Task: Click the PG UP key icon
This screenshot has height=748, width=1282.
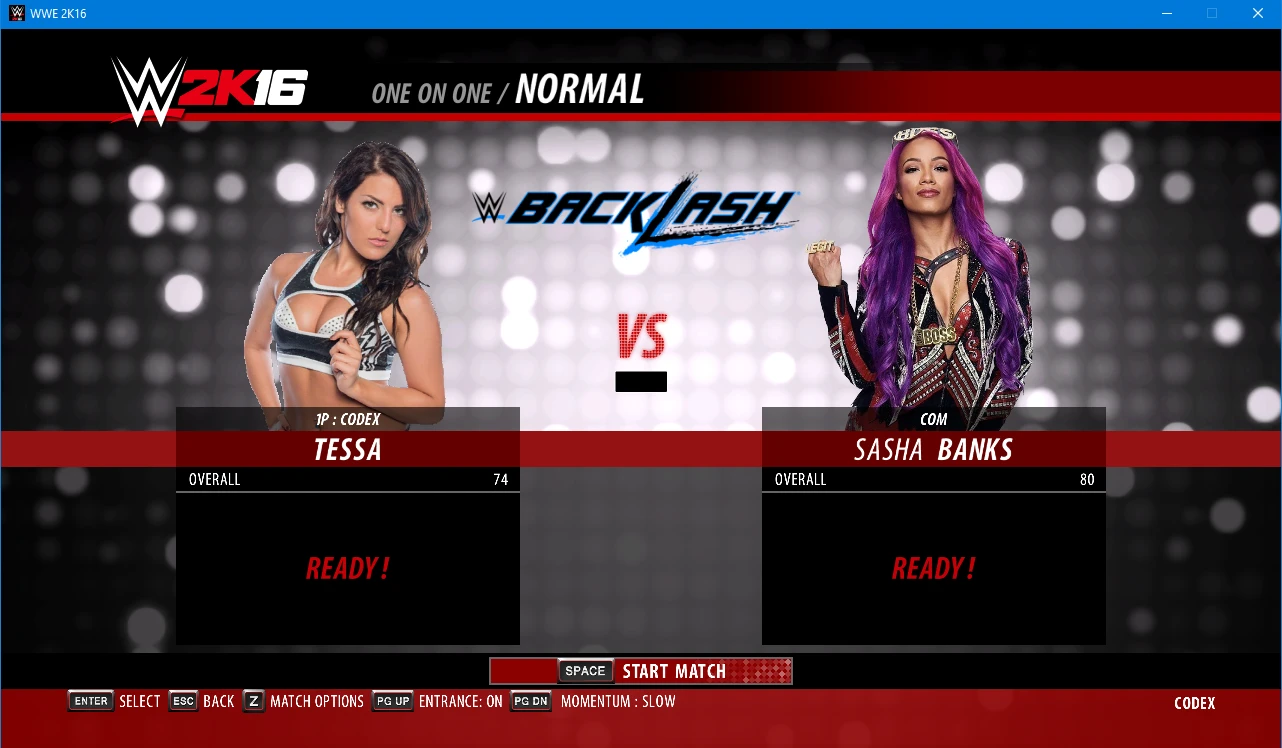Action: click(392, 701)
